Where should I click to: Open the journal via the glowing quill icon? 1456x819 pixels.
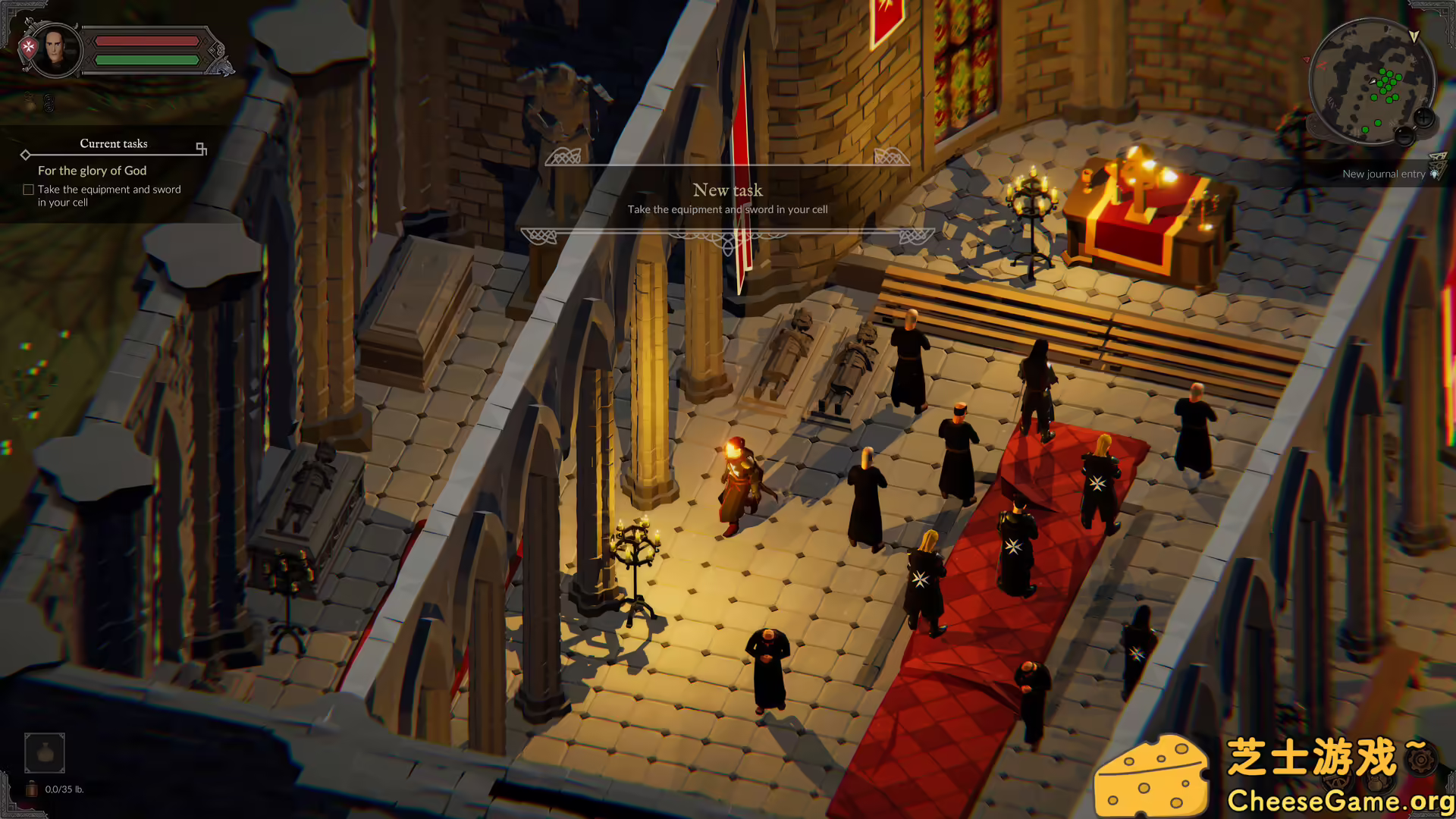[1434, 174]
